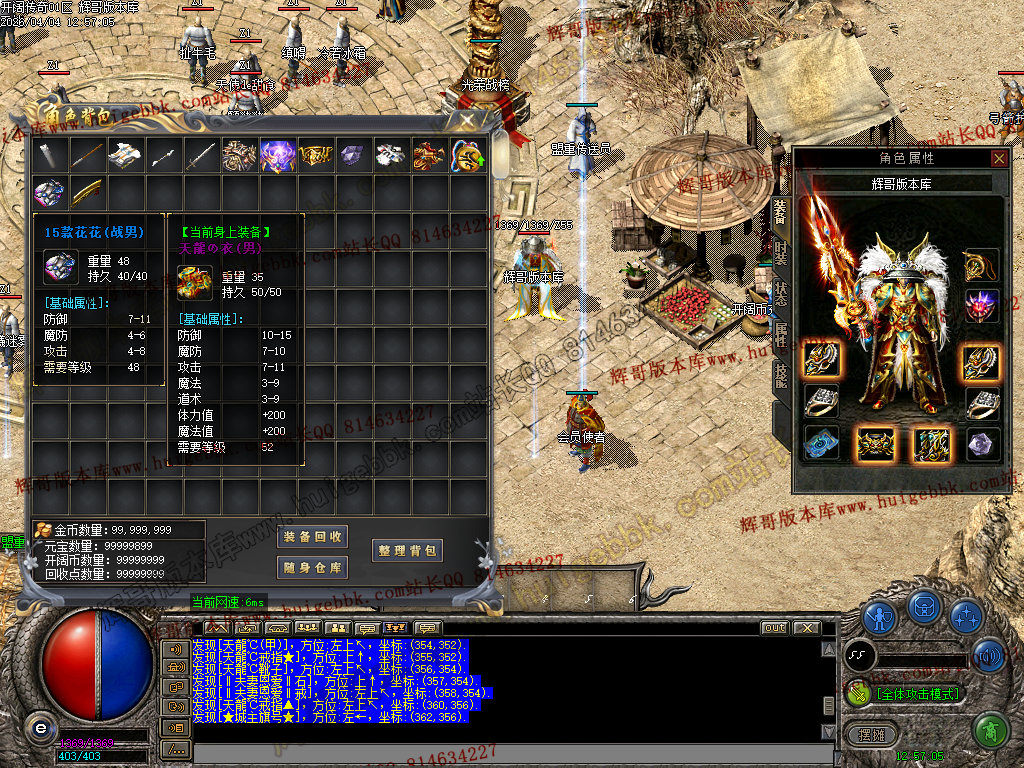Click the 装备回收 equipment recycle button

pyautogui.click(x=312, y=537)
